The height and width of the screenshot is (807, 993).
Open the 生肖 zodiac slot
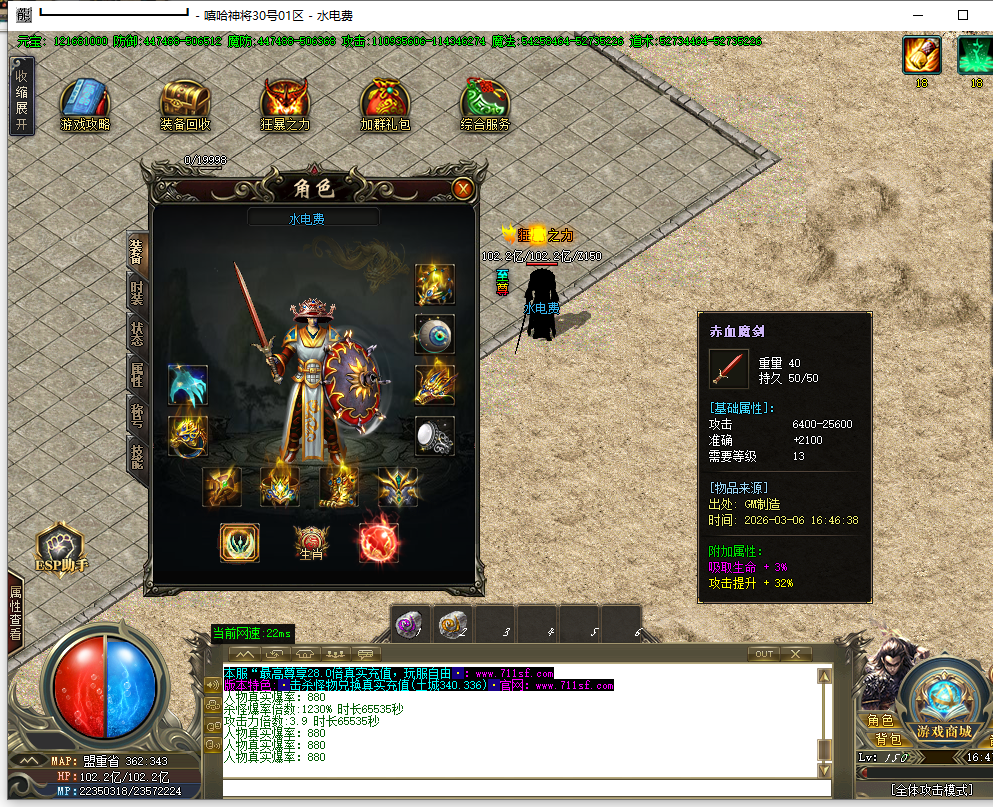309,542
